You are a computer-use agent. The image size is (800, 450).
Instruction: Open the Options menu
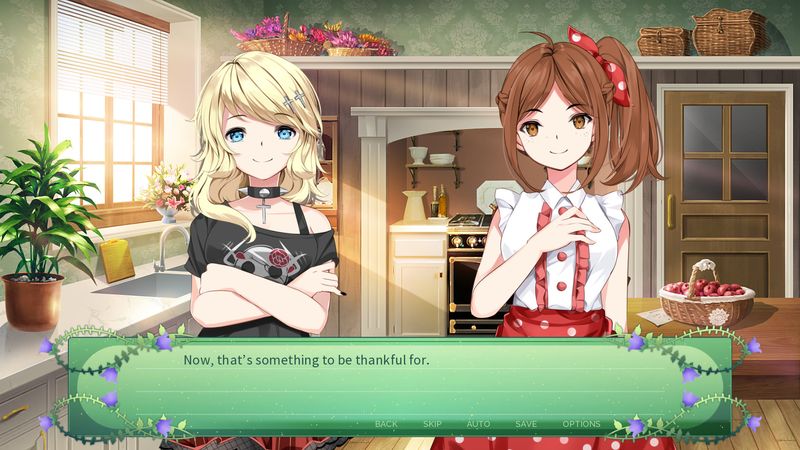(581, 424)
